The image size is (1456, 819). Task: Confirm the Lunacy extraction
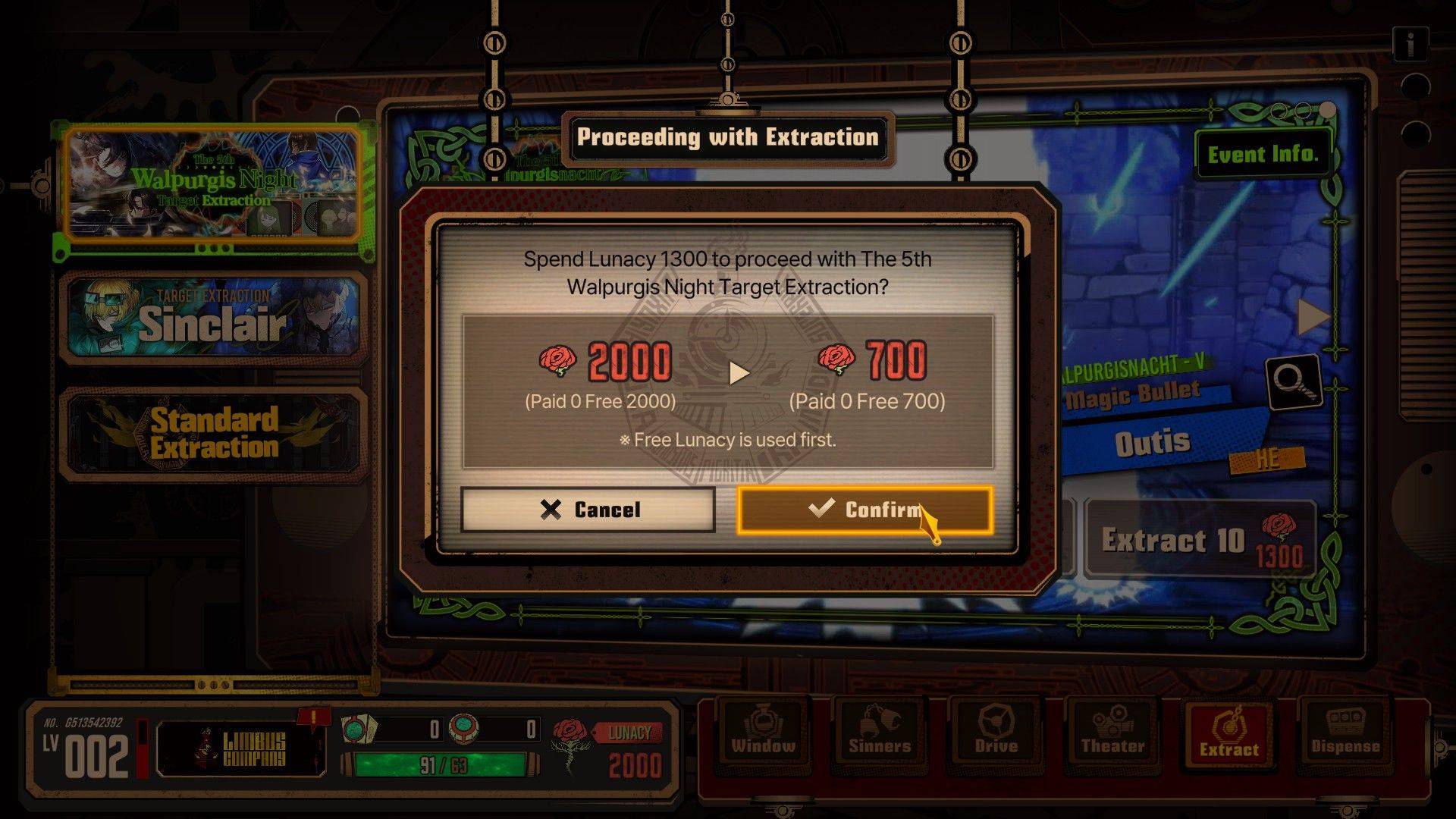coord(864,510)
